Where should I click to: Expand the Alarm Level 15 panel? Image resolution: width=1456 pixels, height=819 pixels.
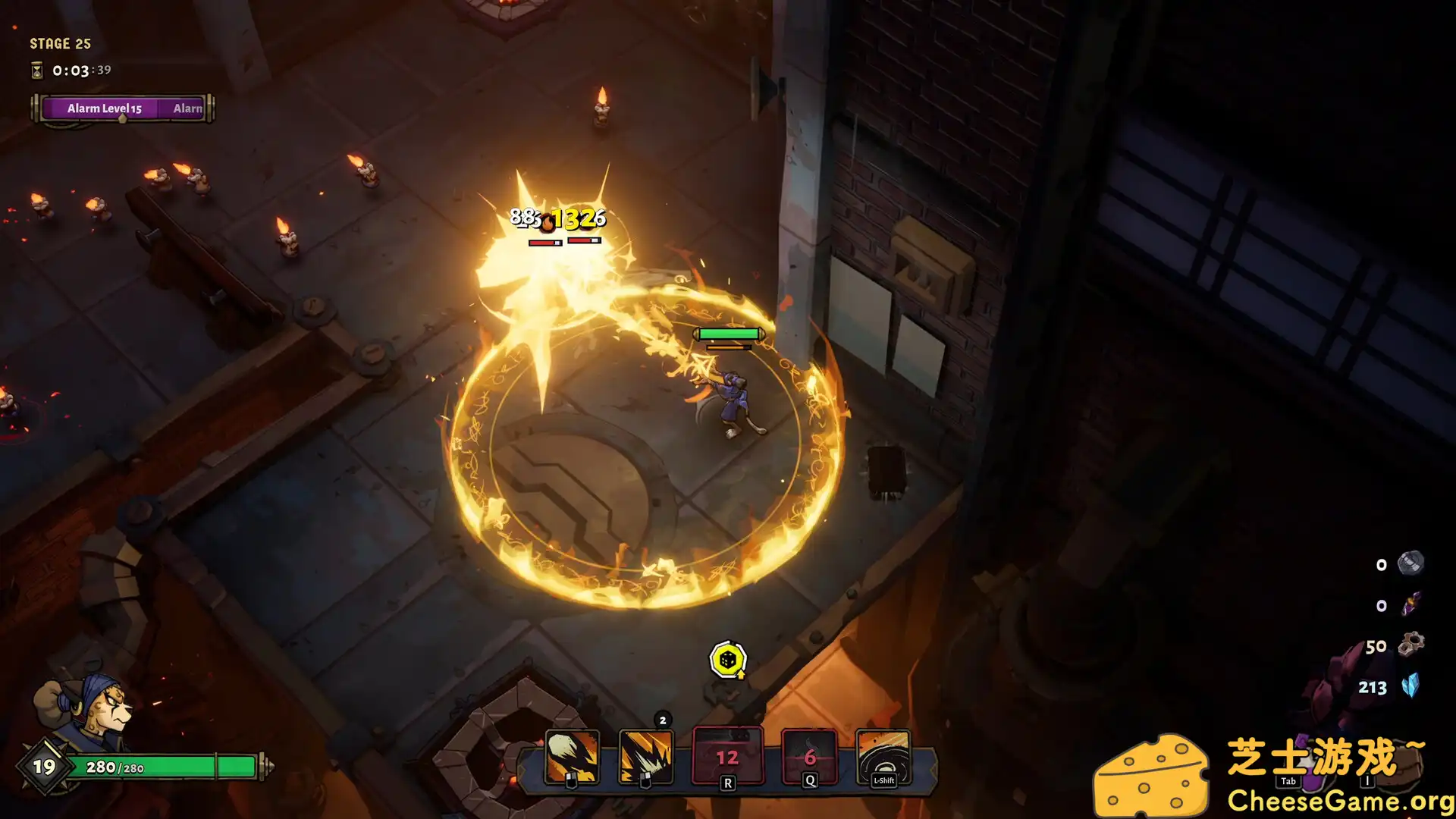[x=103, y=108]
